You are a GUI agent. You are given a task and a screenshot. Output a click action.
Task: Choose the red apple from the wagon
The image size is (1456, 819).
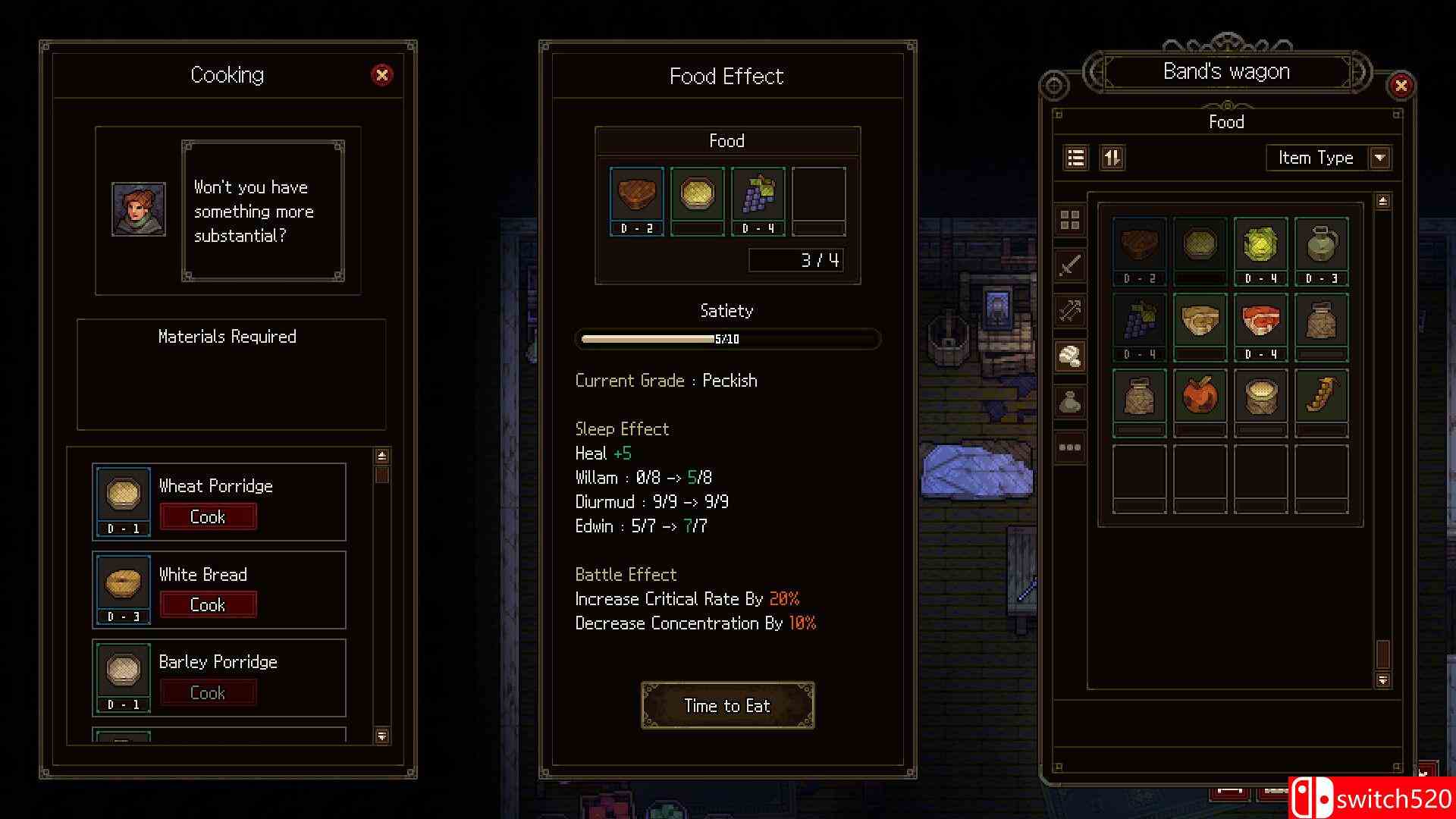[1200, 396]
